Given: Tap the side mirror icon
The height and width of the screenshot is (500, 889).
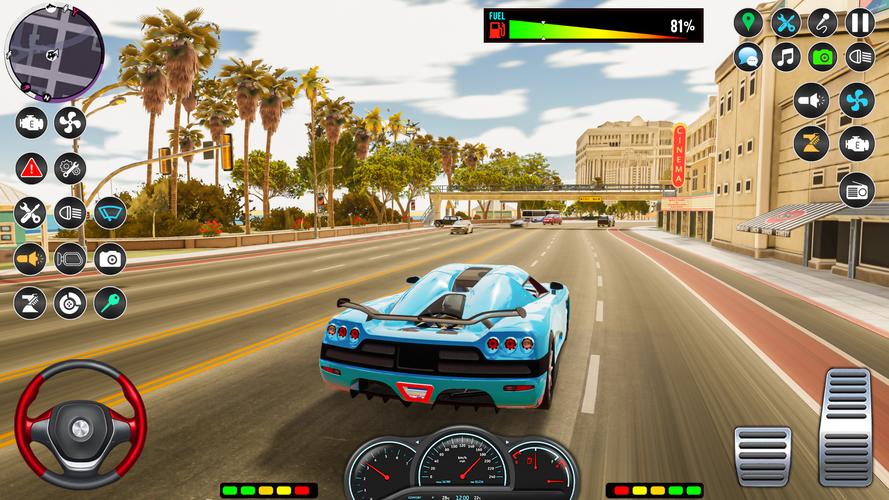Looking at the screenshot, I should point(70,258).
